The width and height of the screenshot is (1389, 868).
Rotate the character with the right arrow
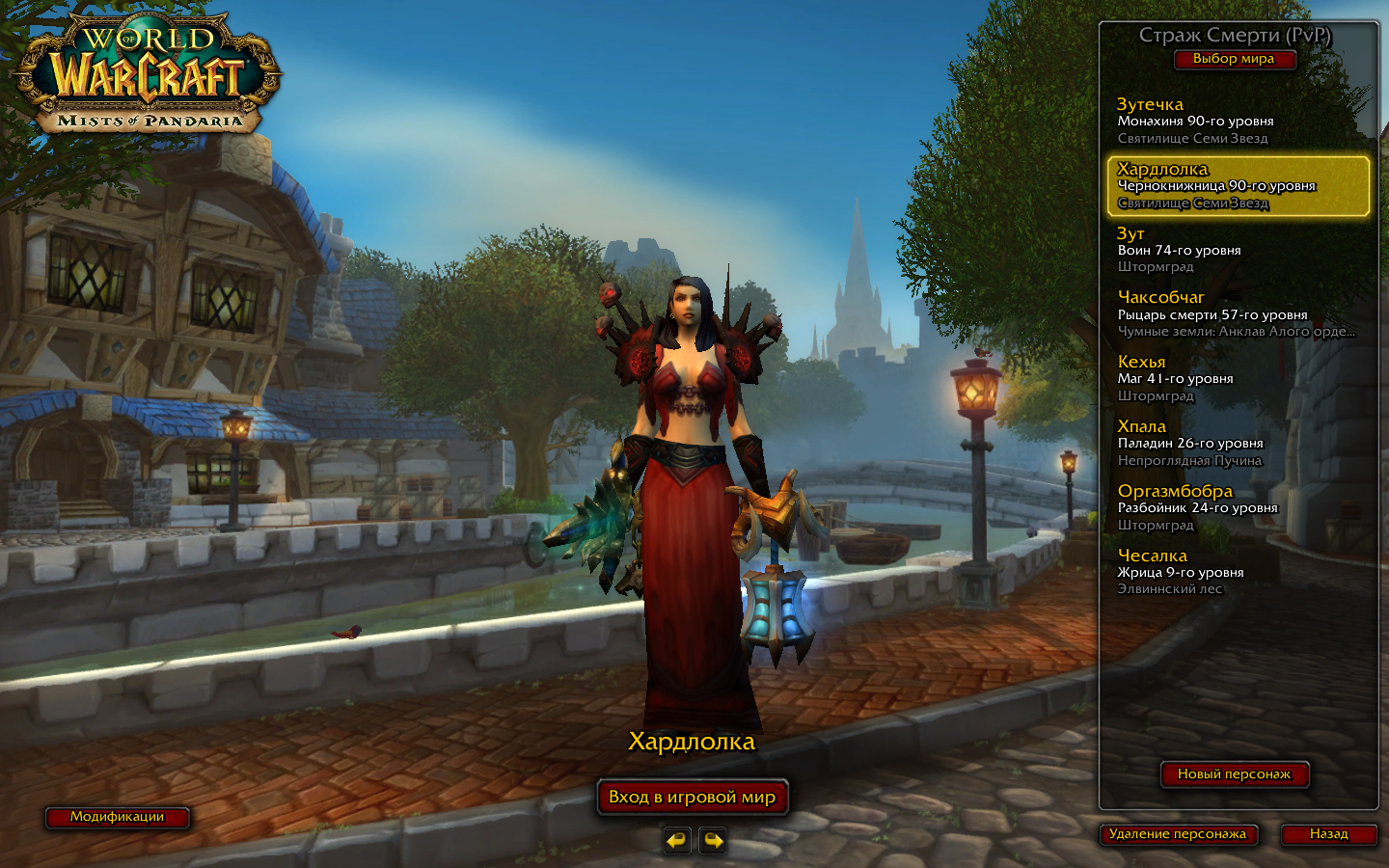pyautogui.click(x=713, y=841)
